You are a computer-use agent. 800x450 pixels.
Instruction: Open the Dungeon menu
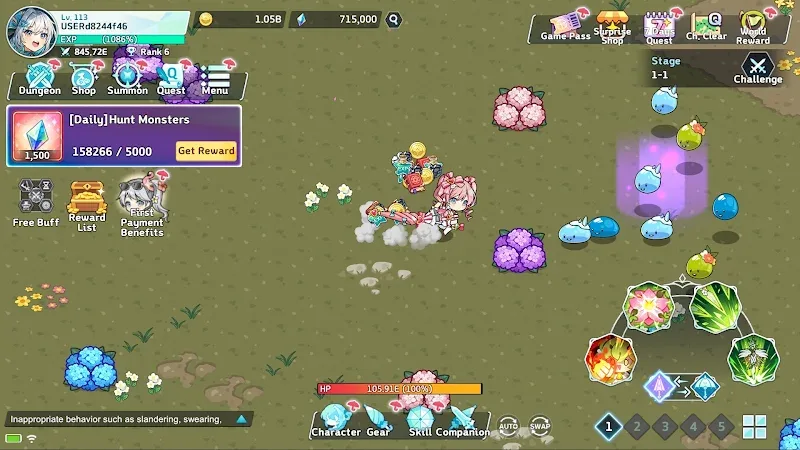tap(39, 79)
